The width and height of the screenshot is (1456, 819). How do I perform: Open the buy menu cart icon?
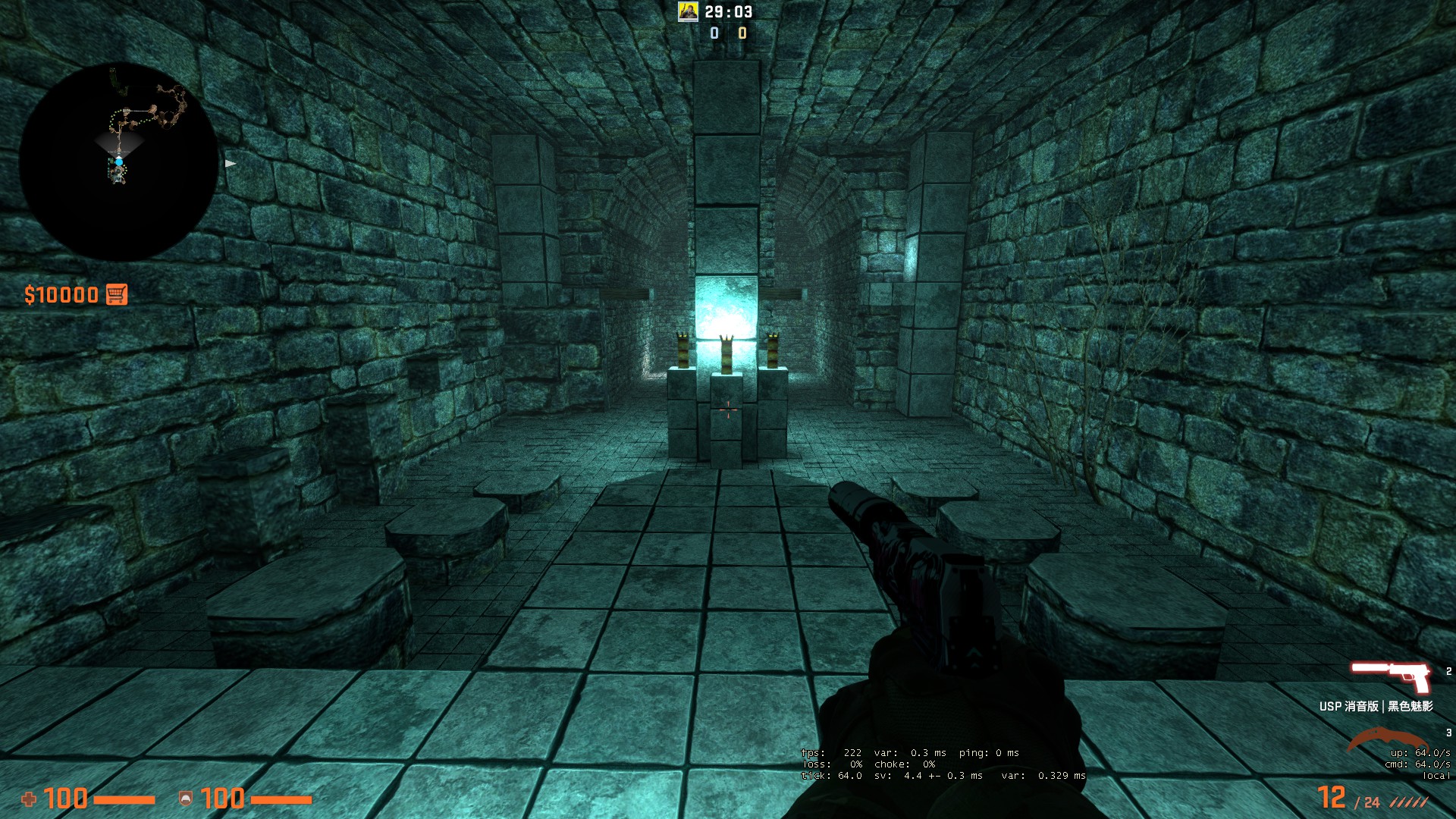(x=117, y=294)
